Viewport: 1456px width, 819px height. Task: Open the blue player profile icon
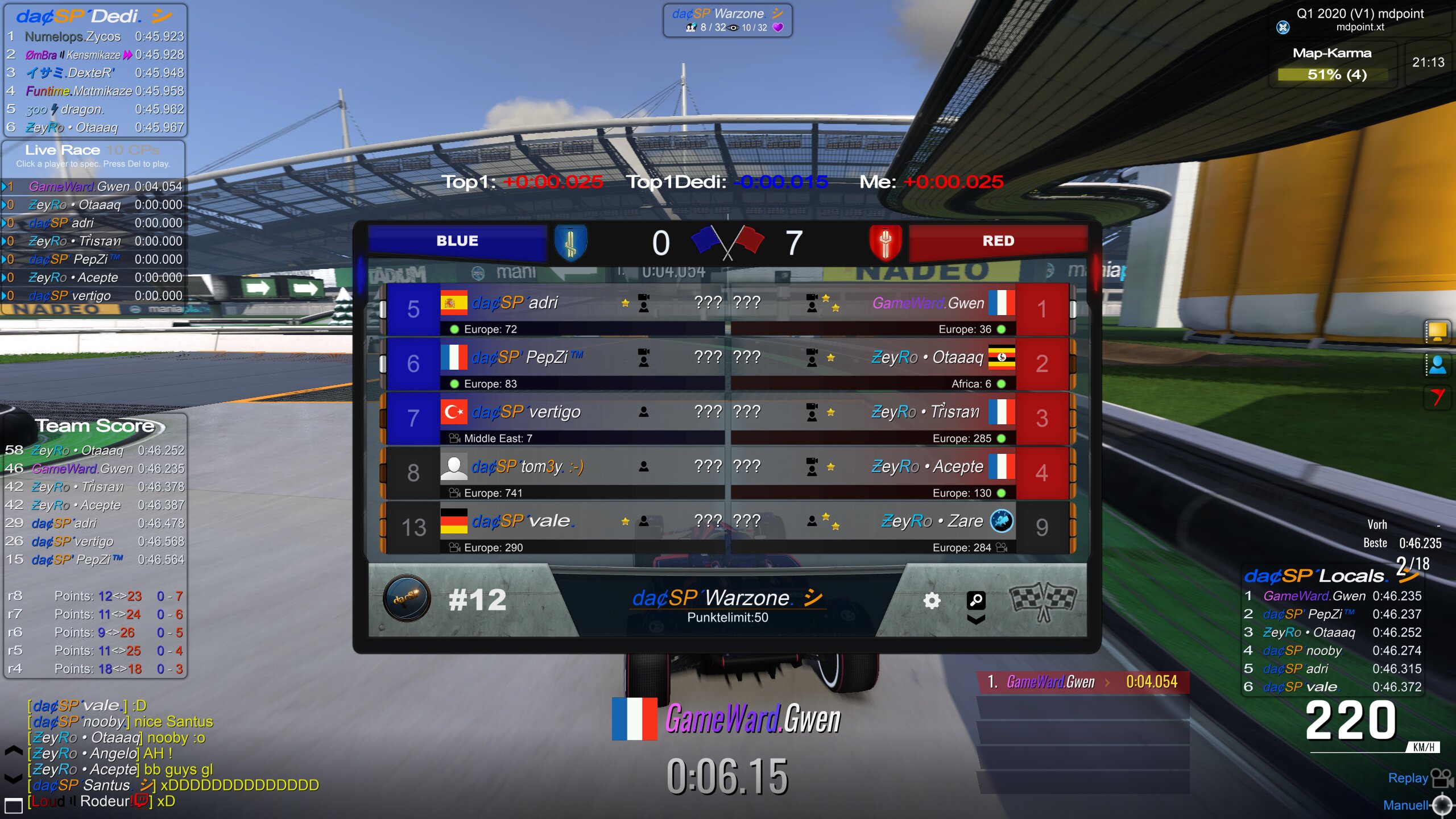[x=1437, y=365]
